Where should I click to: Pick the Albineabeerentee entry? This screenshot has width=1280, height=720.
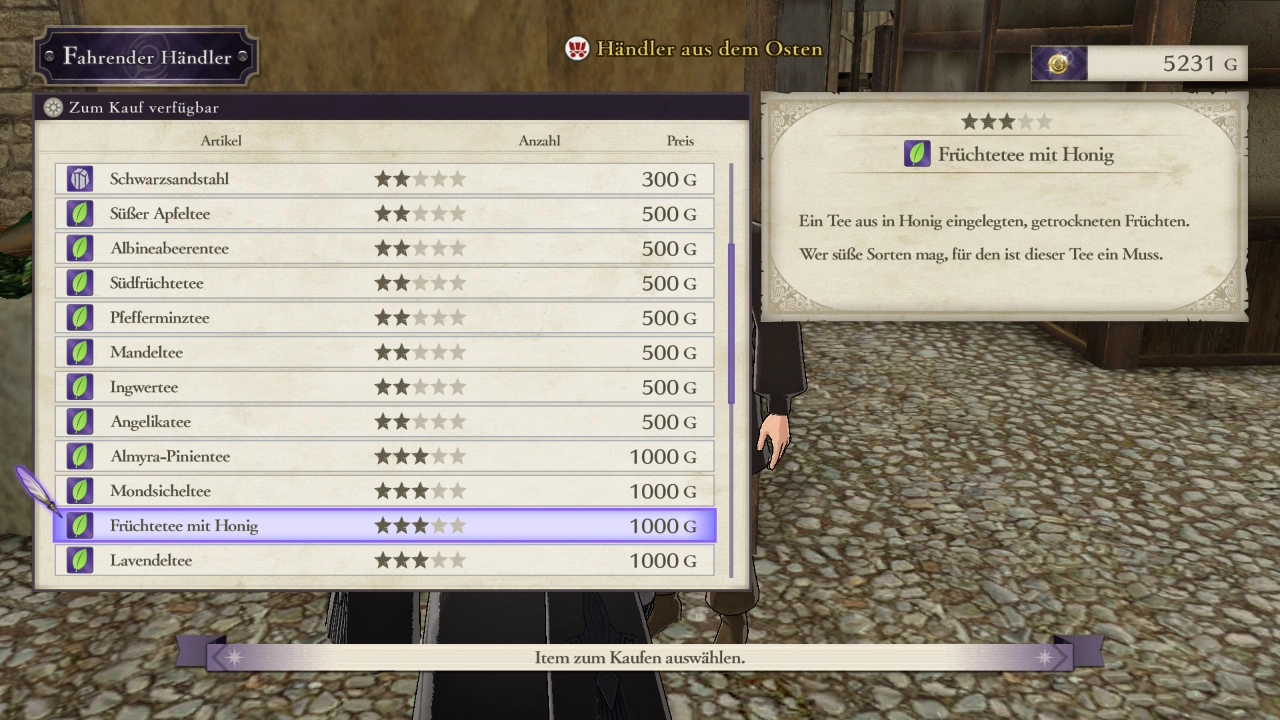[385, 248]
